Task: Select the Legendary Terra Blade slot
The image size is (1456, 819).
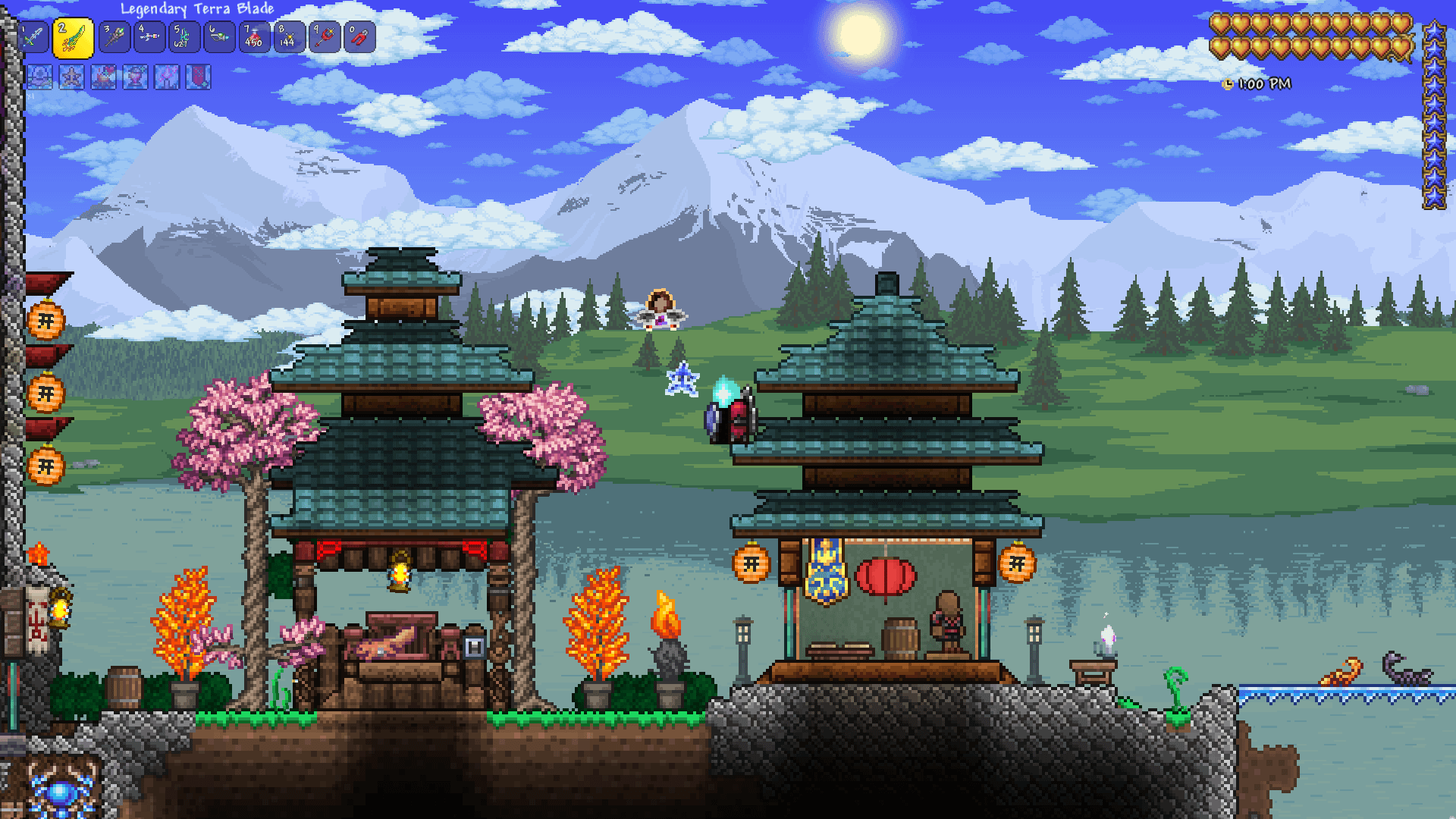Action: click(73, 38)
